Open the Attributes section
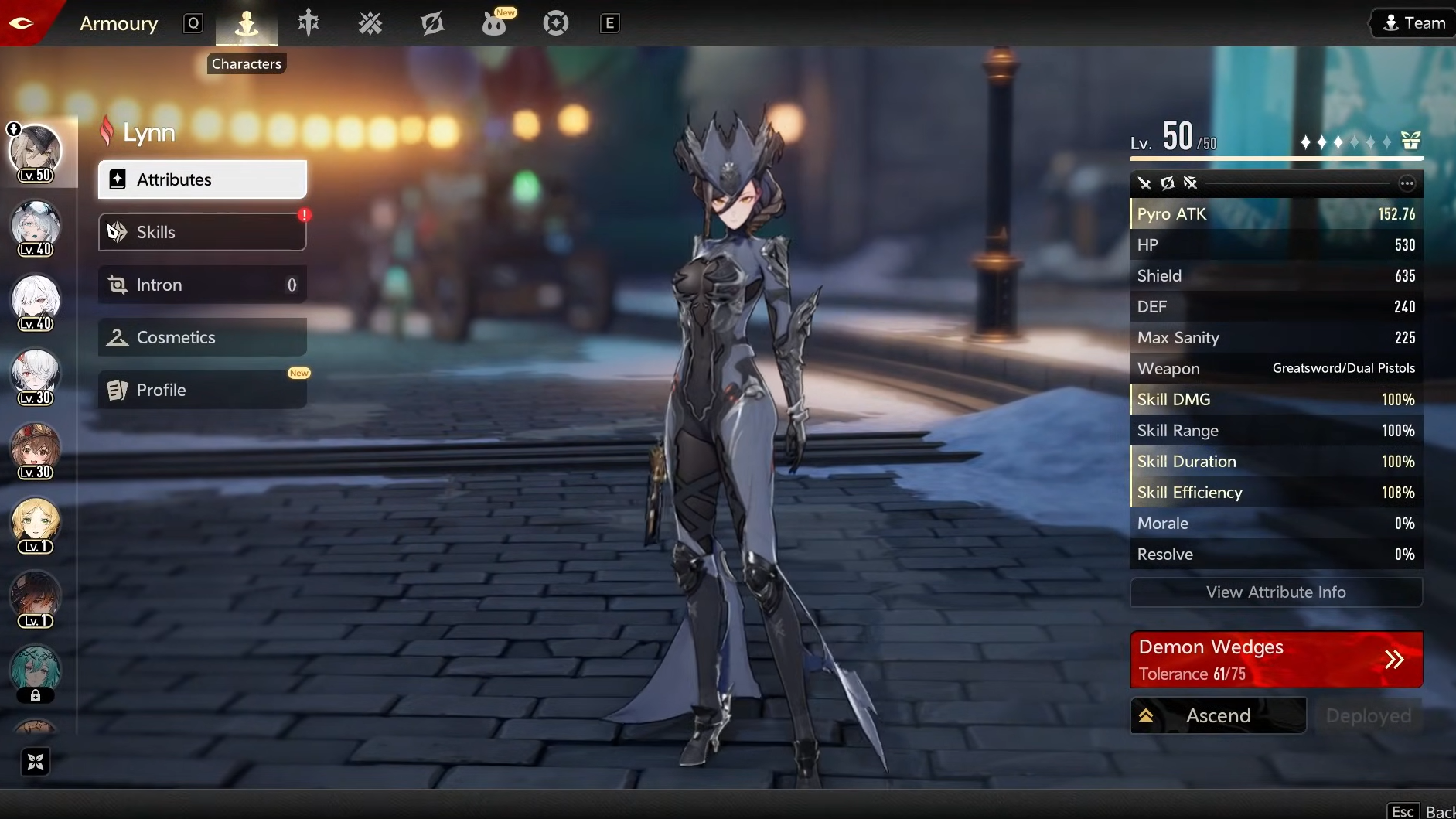This screenshot has height=819, width=1456. (202, 179)
